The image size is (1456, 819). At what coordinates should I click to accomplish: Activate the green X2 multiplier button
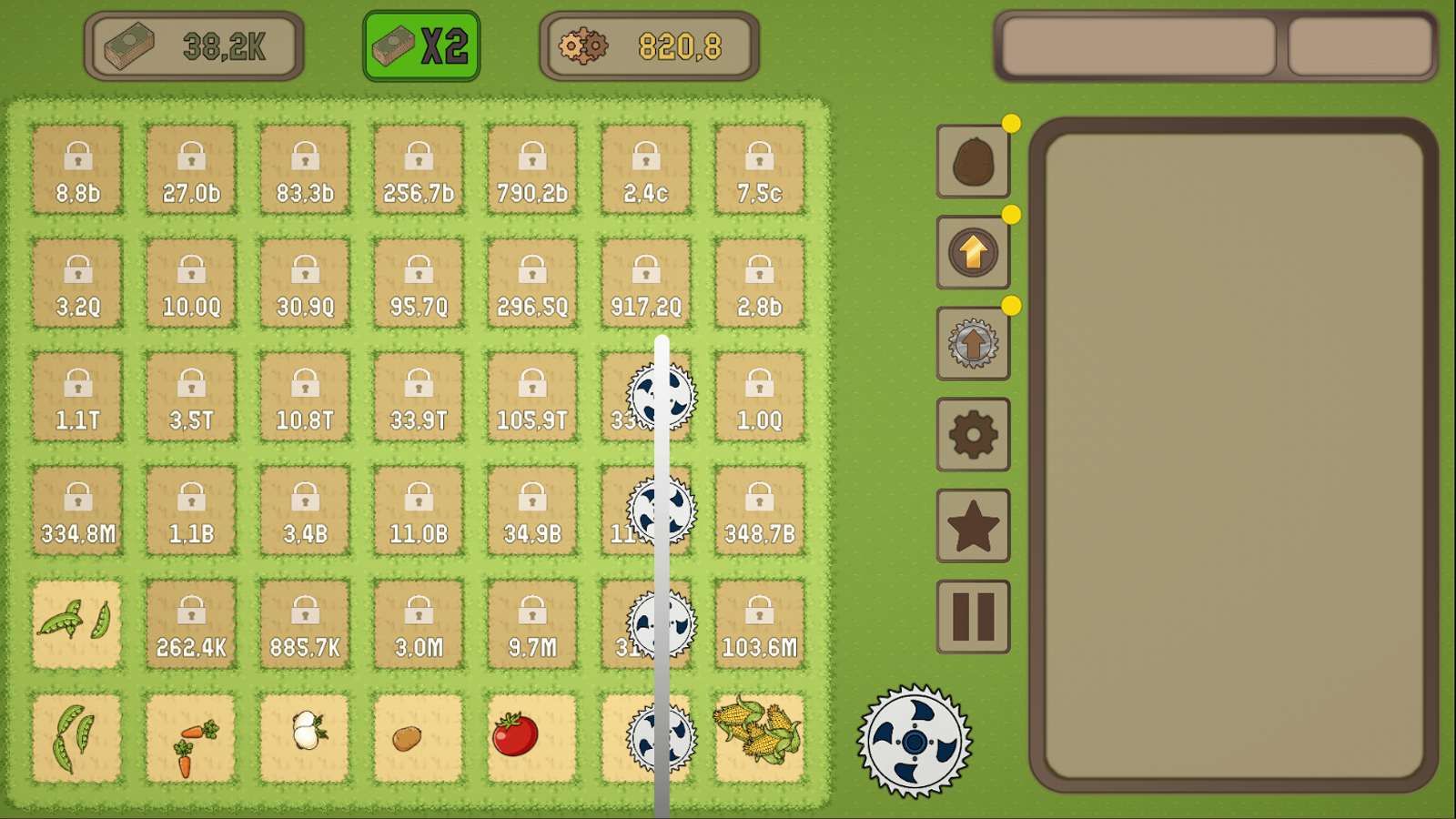(420, 43)
